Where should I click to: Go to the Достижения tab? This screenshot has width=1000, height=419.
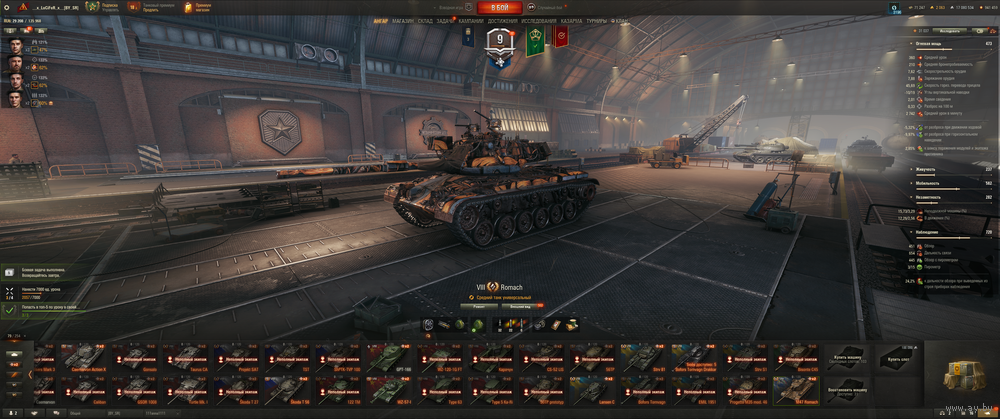(x=503, y=20)
